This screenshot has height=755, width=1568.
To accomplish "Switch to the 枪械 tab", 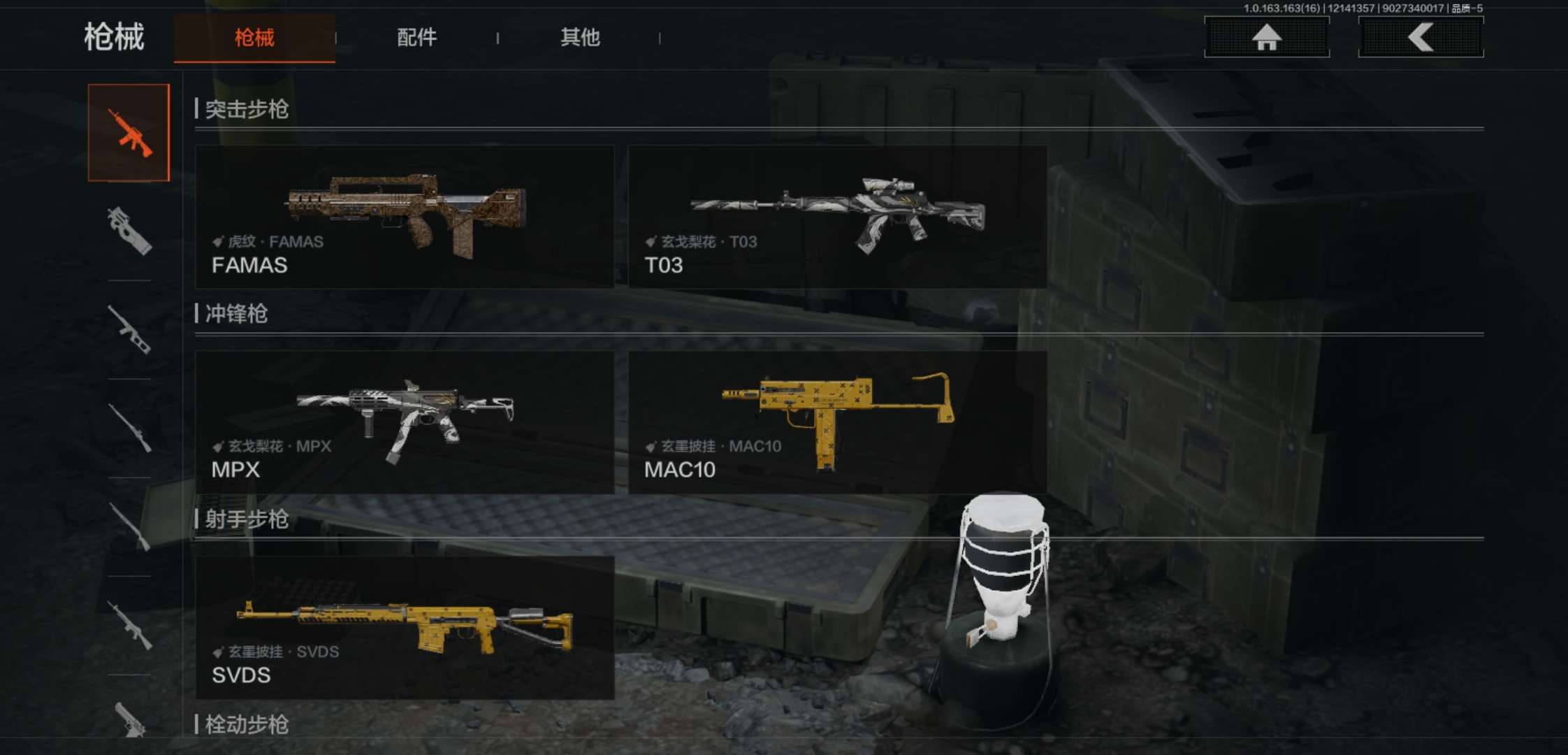I will [x=254, y=38].
